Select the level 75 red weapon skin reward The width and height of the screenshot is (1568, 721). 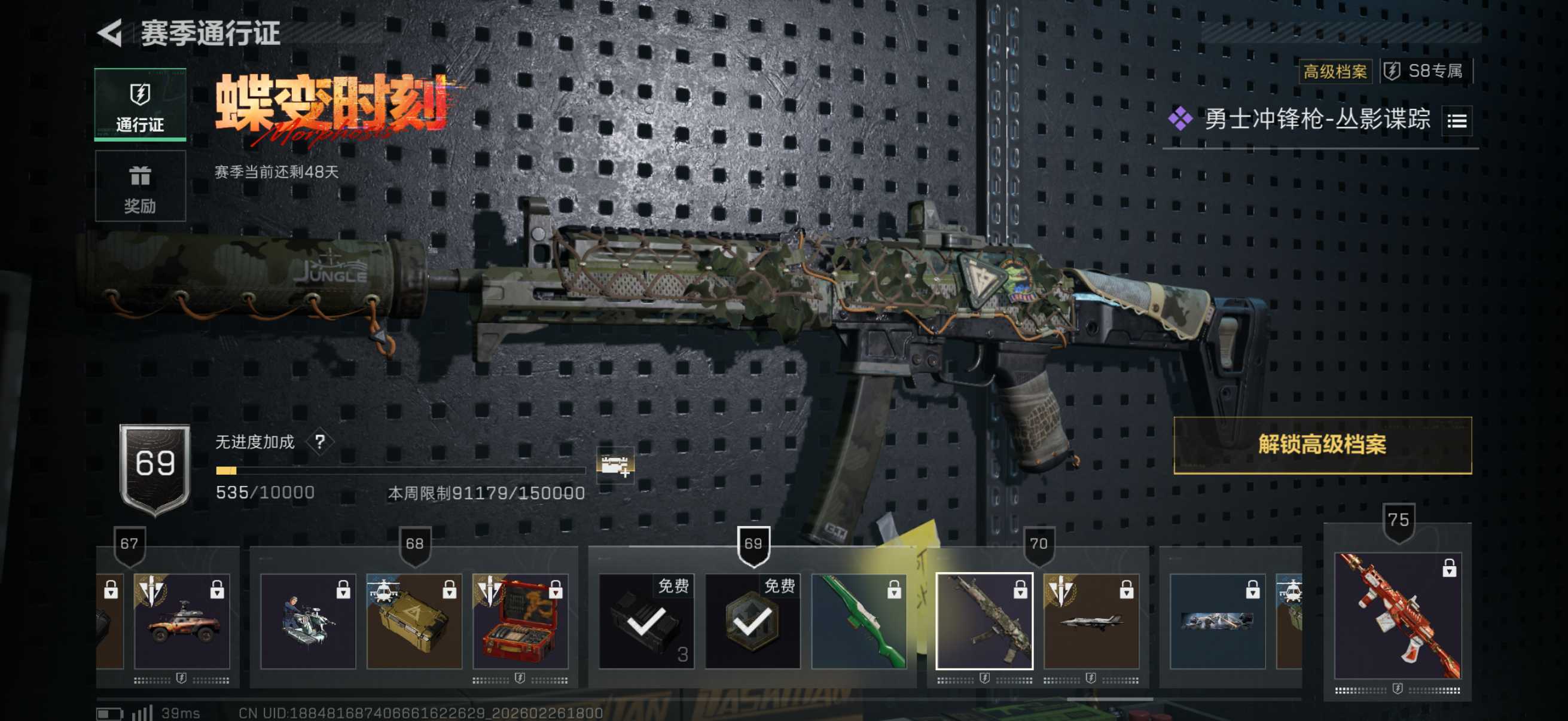[1398, 615]
